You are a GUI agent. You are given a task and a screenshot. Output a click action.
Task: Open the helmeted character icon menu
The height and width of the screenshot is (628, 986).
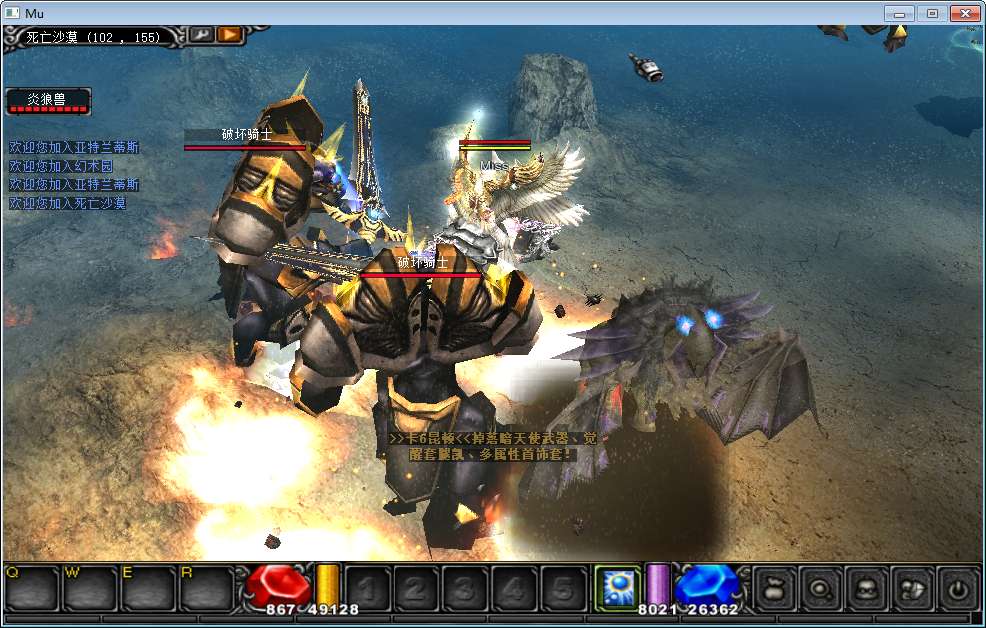866,589
